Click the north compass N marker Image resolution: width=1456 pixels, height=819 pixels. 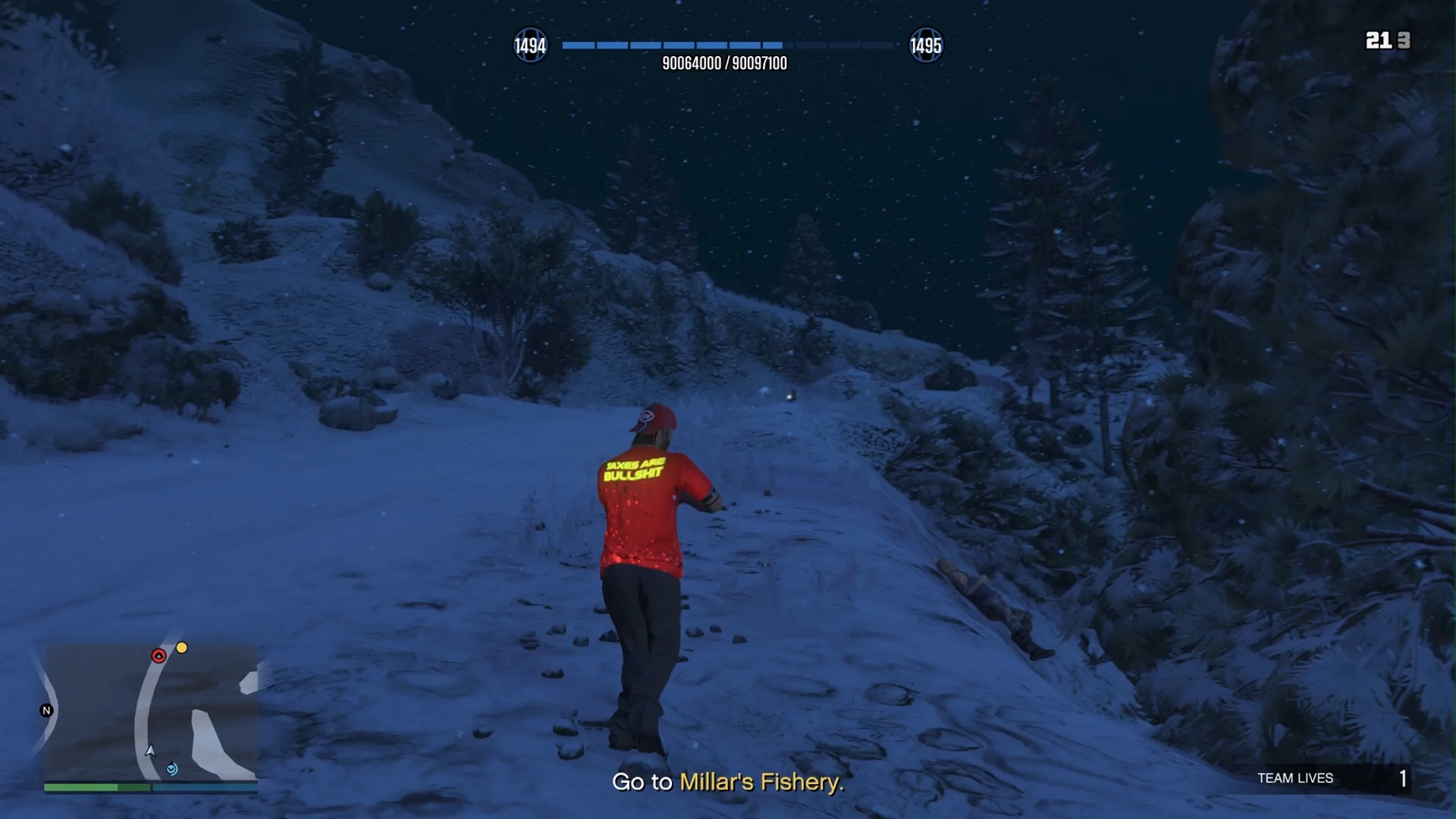pyautogui.click(x=46, y=711)
